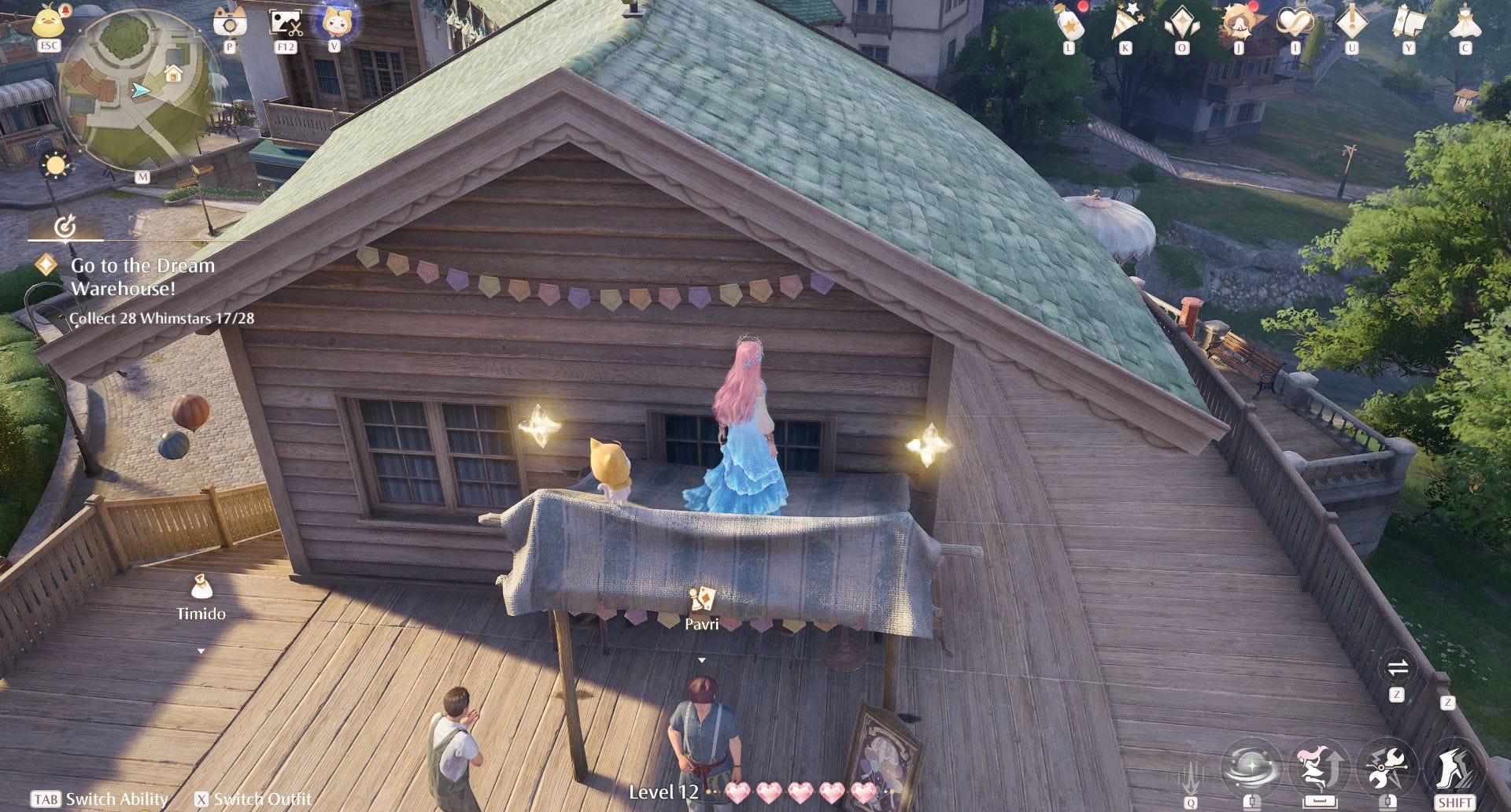Open the scroll sketches icon
1511x812 pixels.
pyautogui.click(x=1408, y=23)
